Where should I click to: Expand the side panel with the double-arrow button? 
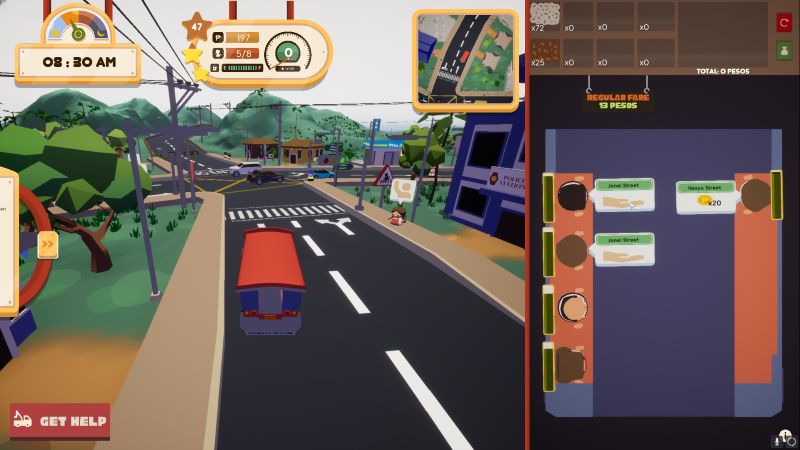click(x=47, y=245)
